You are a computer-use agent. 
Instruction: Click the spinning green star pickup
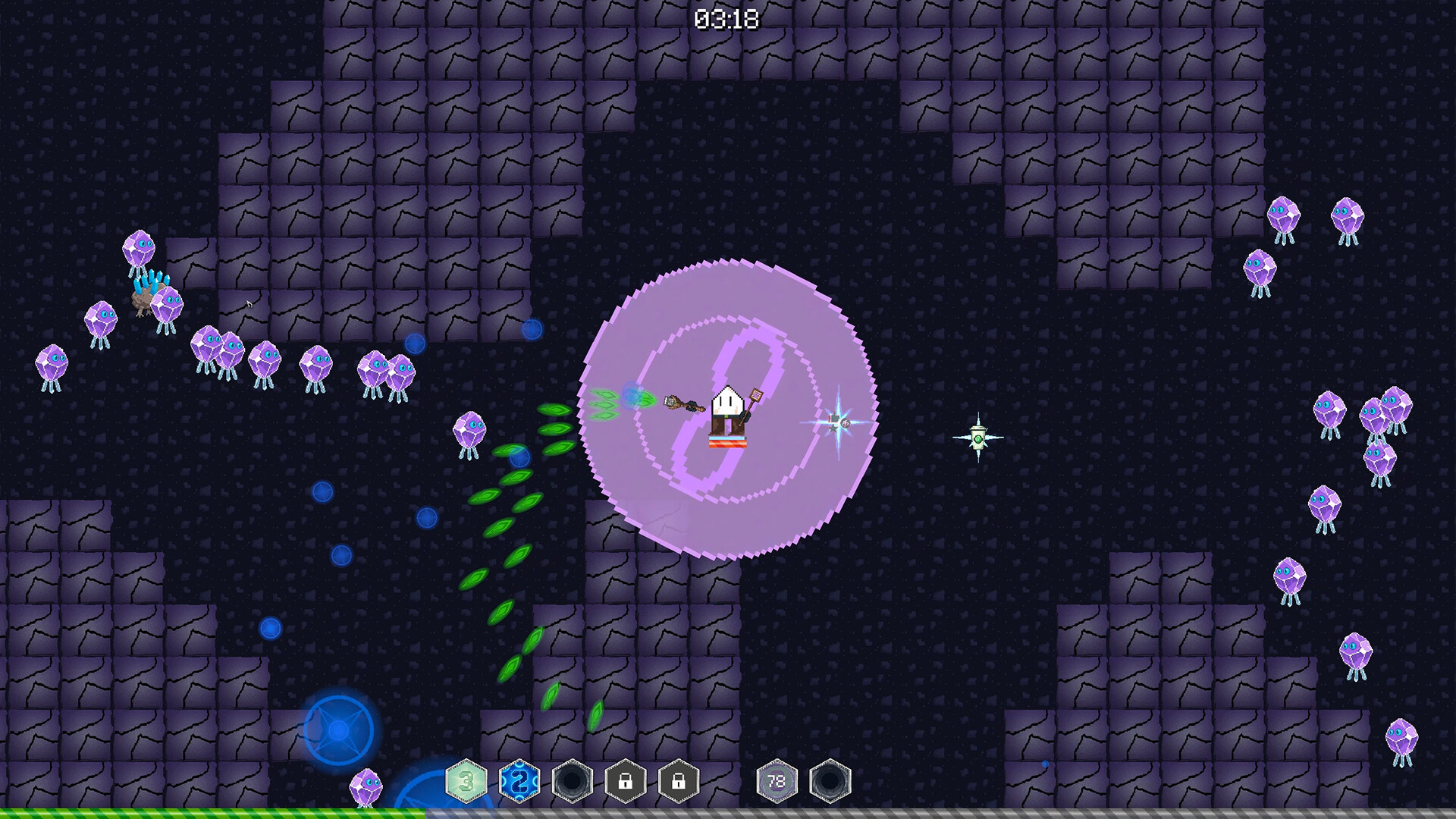(x=979, y=437)
